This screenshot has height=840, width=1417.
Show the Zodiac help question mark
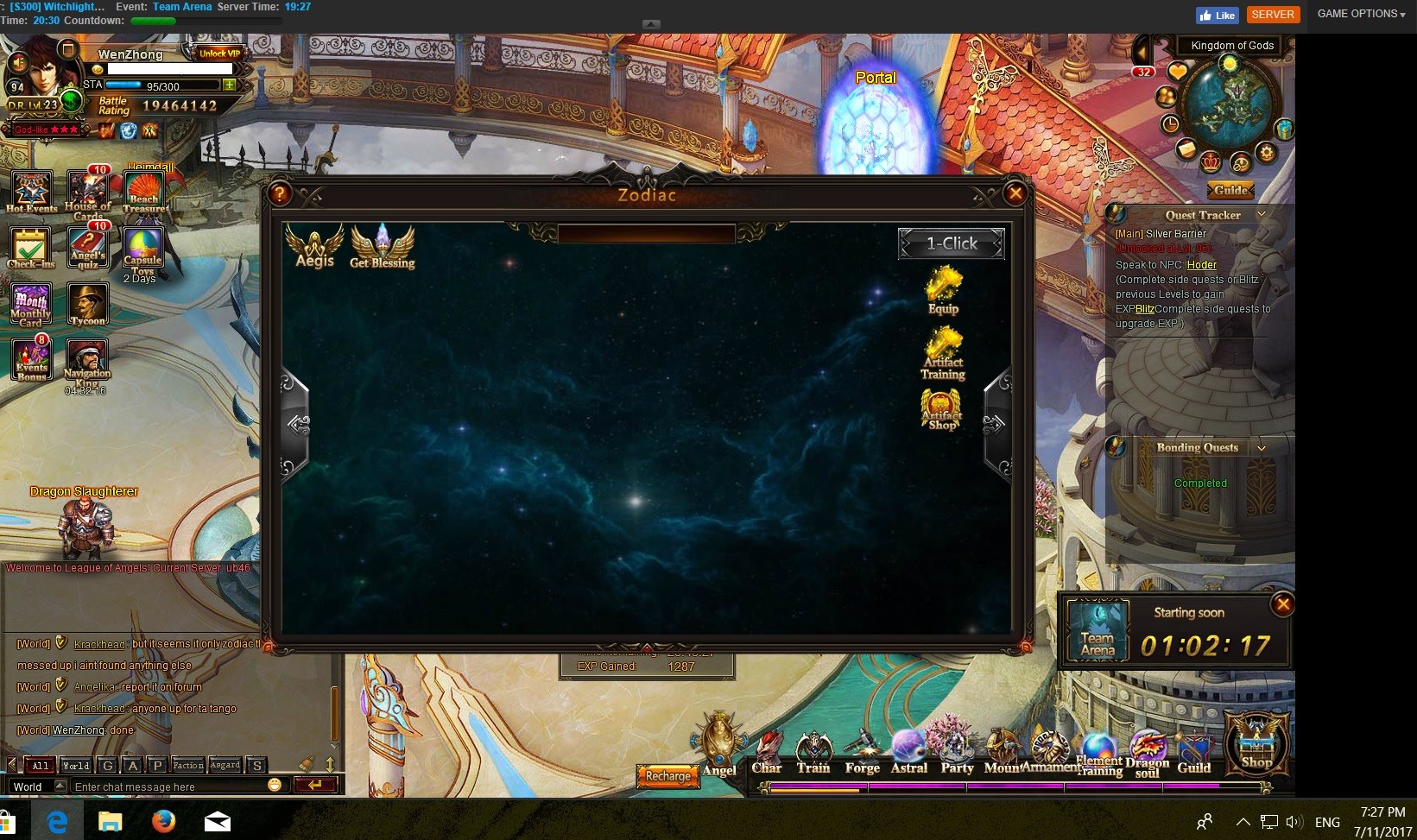pyautogui.click(x=280, y=194)
